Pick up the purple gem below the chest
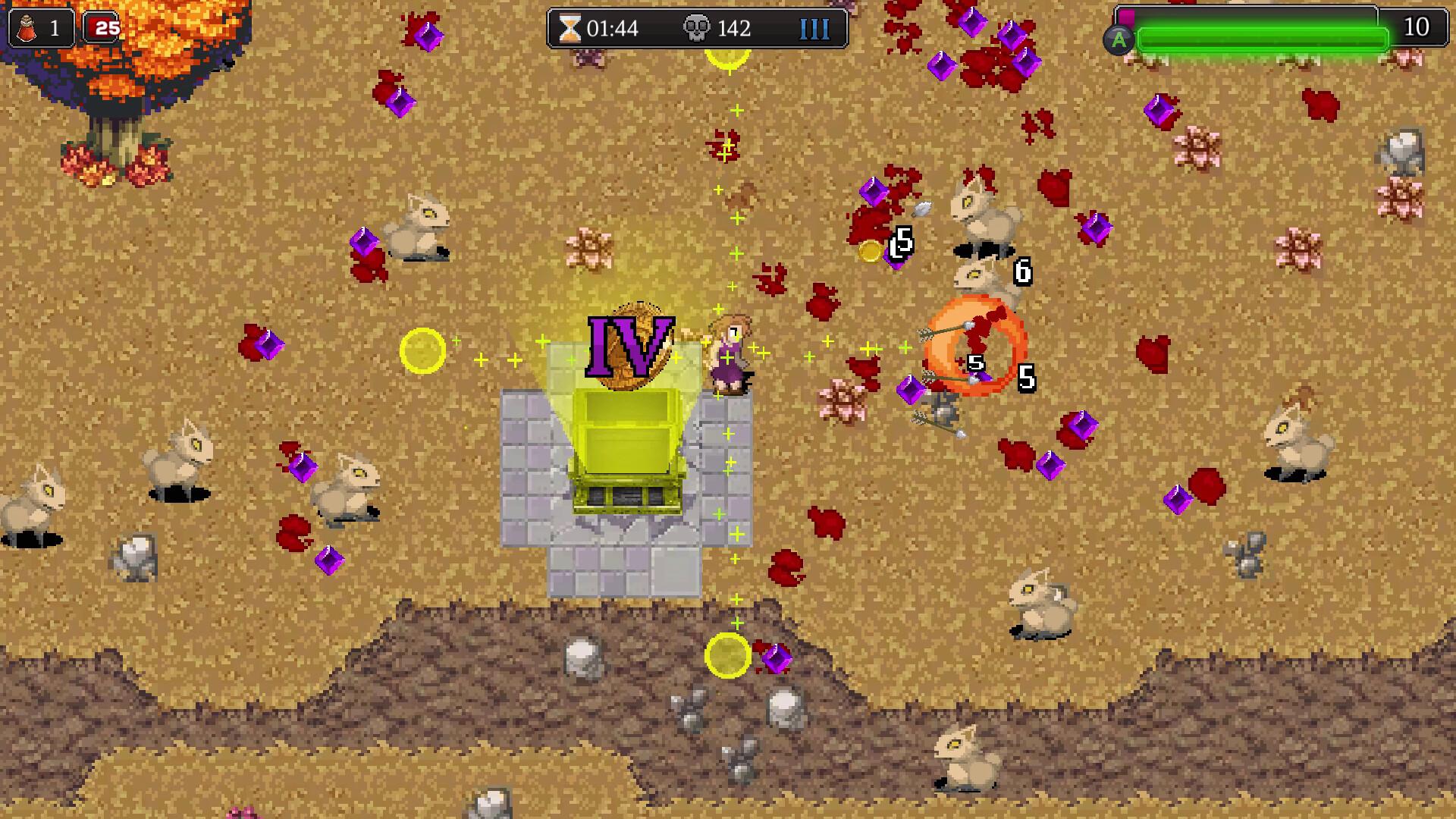Screen dimensions: 1456x819 777,657
